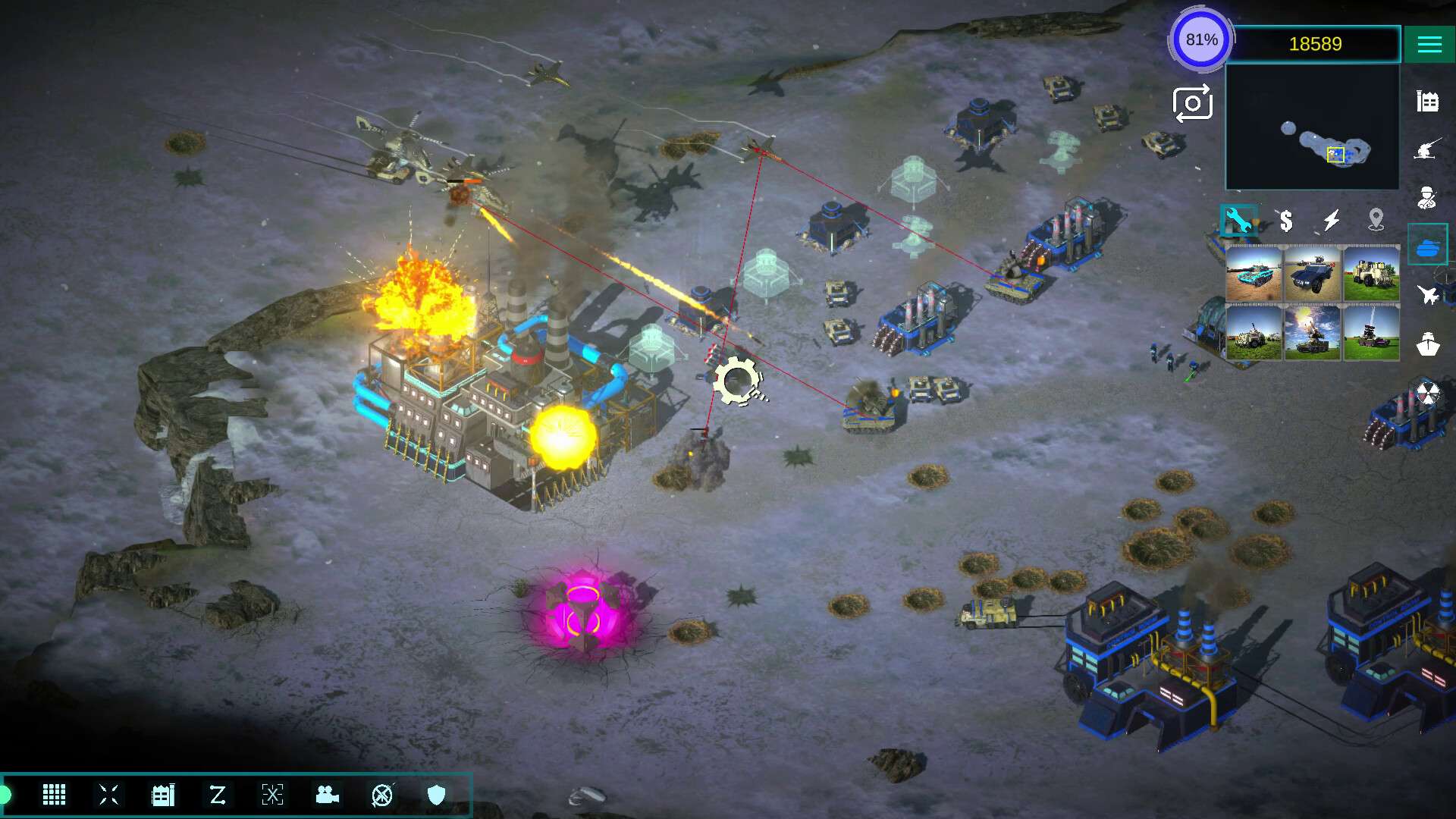Activate the wrench repair tool
The image size is (1456, 819).
(x=1238, y=221)
